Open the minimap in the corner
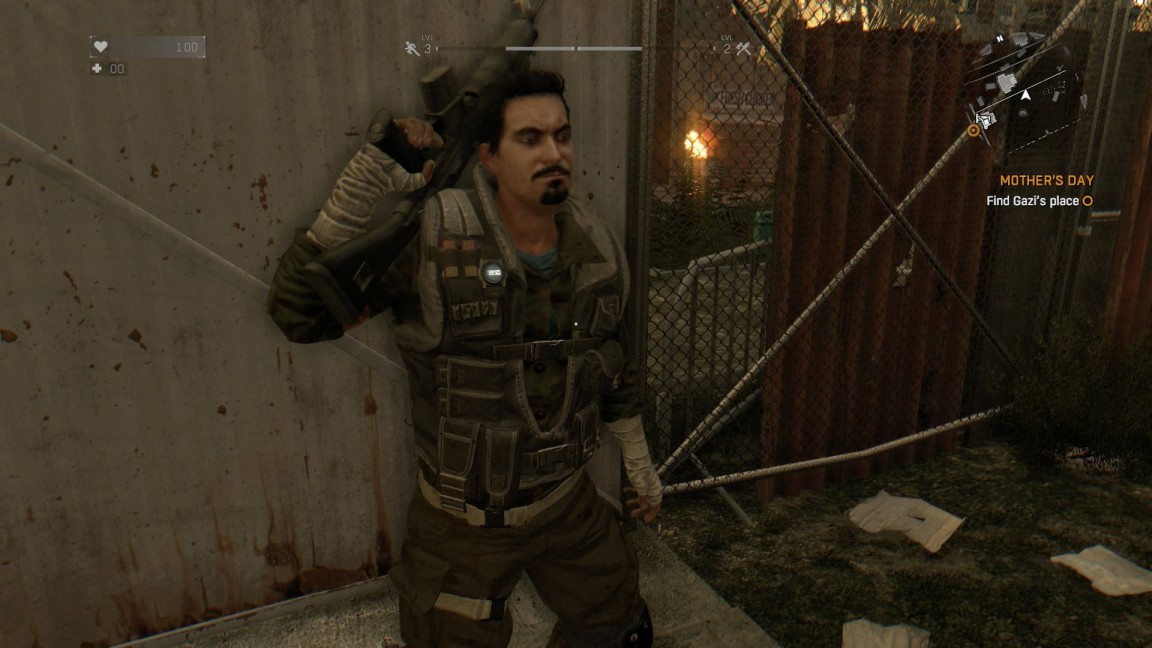 point(1025,92)
